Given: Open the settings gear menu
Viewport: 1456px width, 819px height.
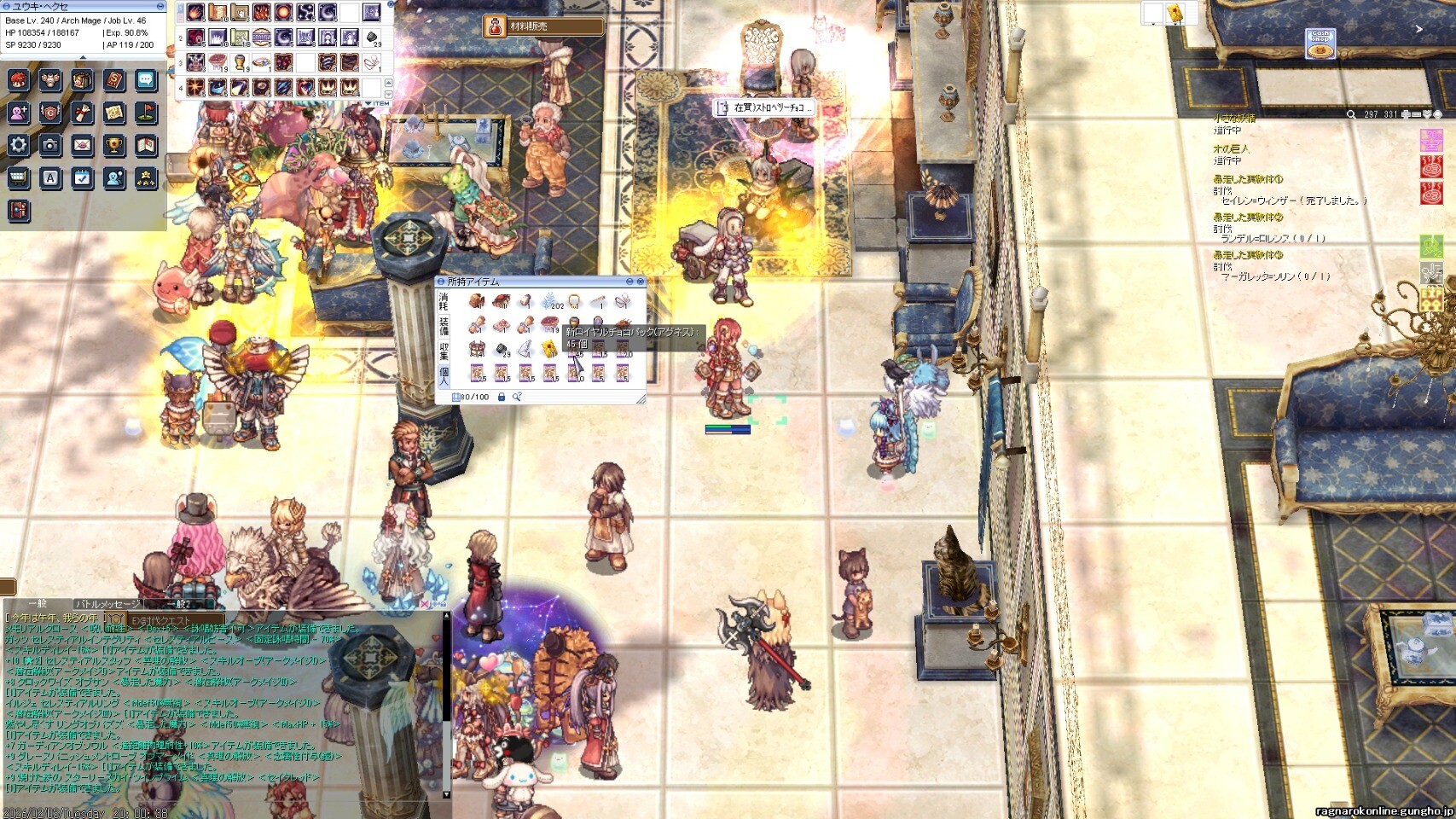Looking at the screenshot, I should point(19,145).
